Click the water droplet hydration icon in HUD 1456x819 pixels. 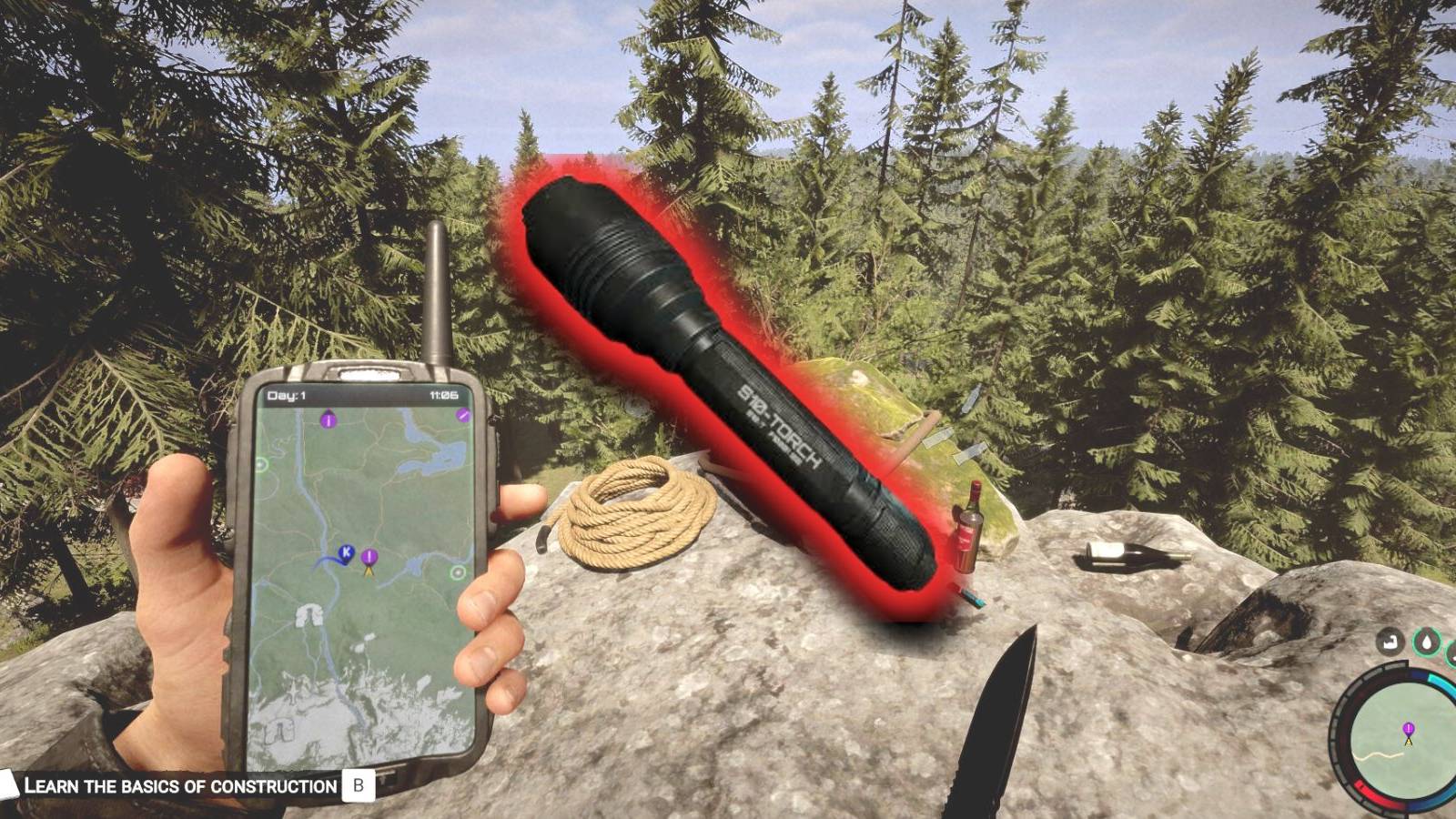click(x=1428, y=642)
